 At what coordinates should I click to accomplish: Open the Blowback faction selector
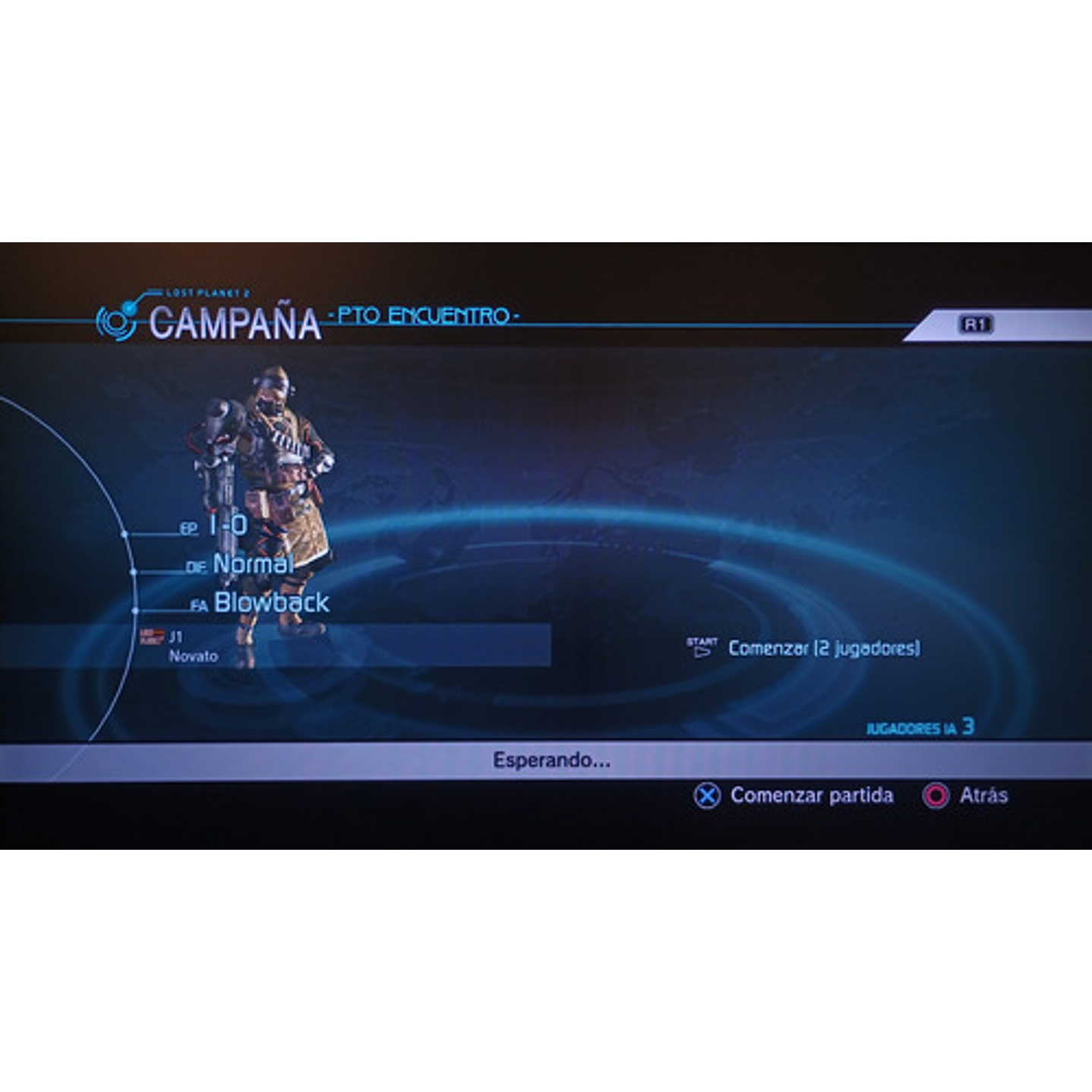(272, 602)
